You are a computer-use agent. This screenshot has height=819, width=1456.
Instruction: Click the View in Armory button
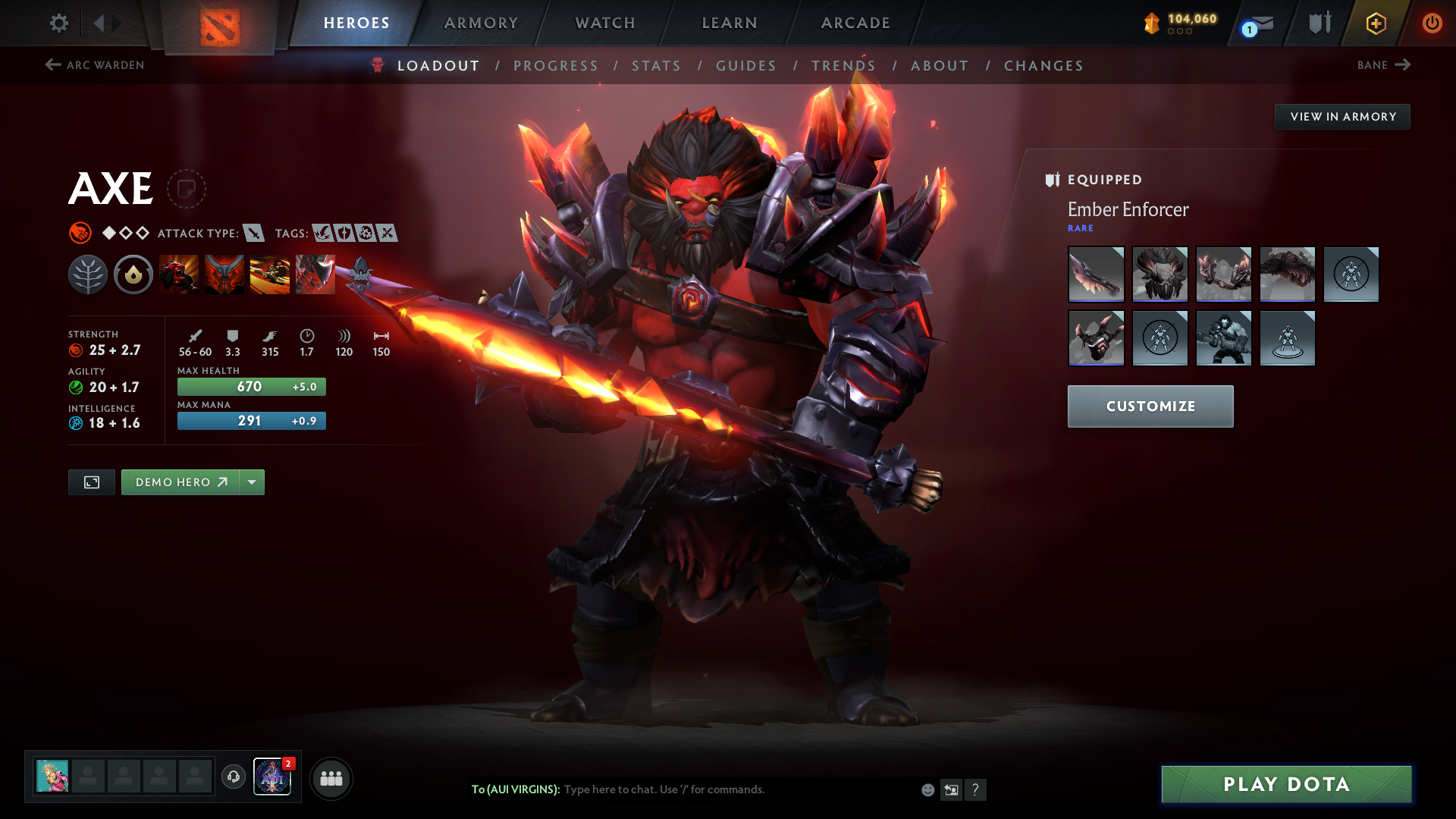pos(1342,117)
